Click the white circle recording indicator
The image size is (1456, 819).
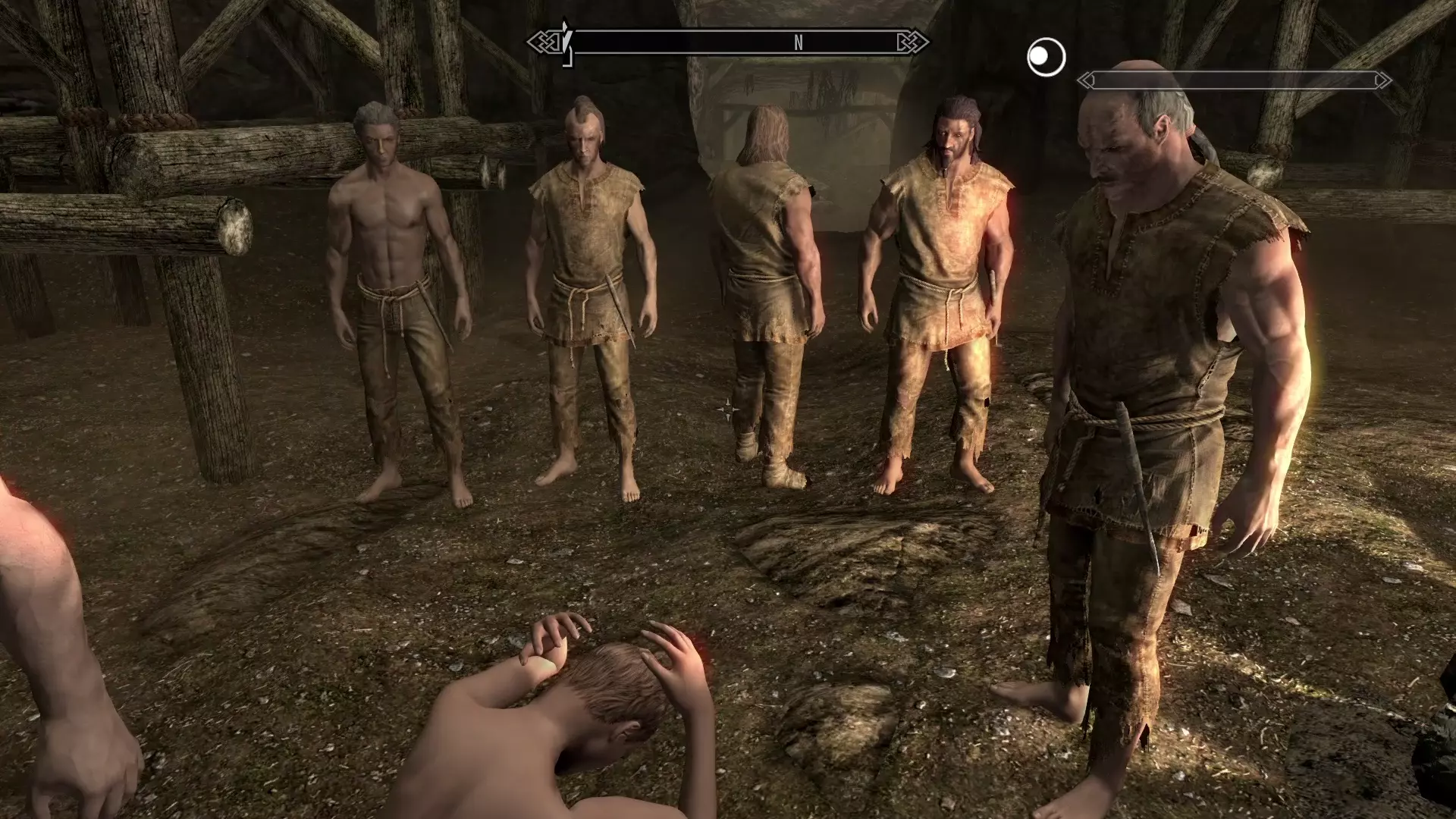click(1046, 58)
